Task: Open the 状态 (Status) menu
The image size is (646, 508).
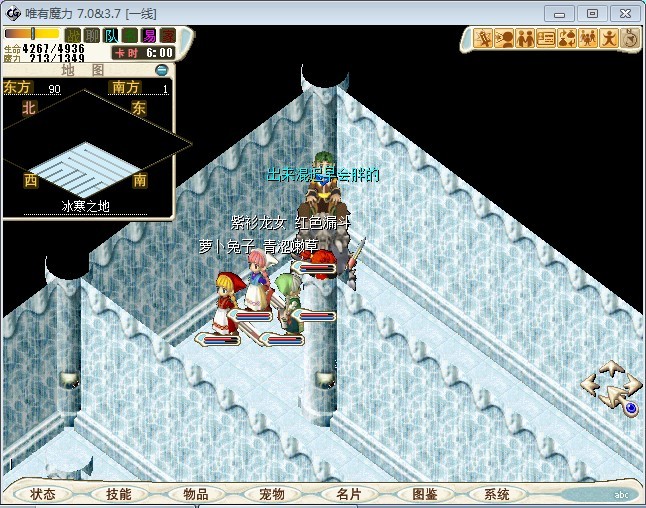Action: (x=43, y=494)
